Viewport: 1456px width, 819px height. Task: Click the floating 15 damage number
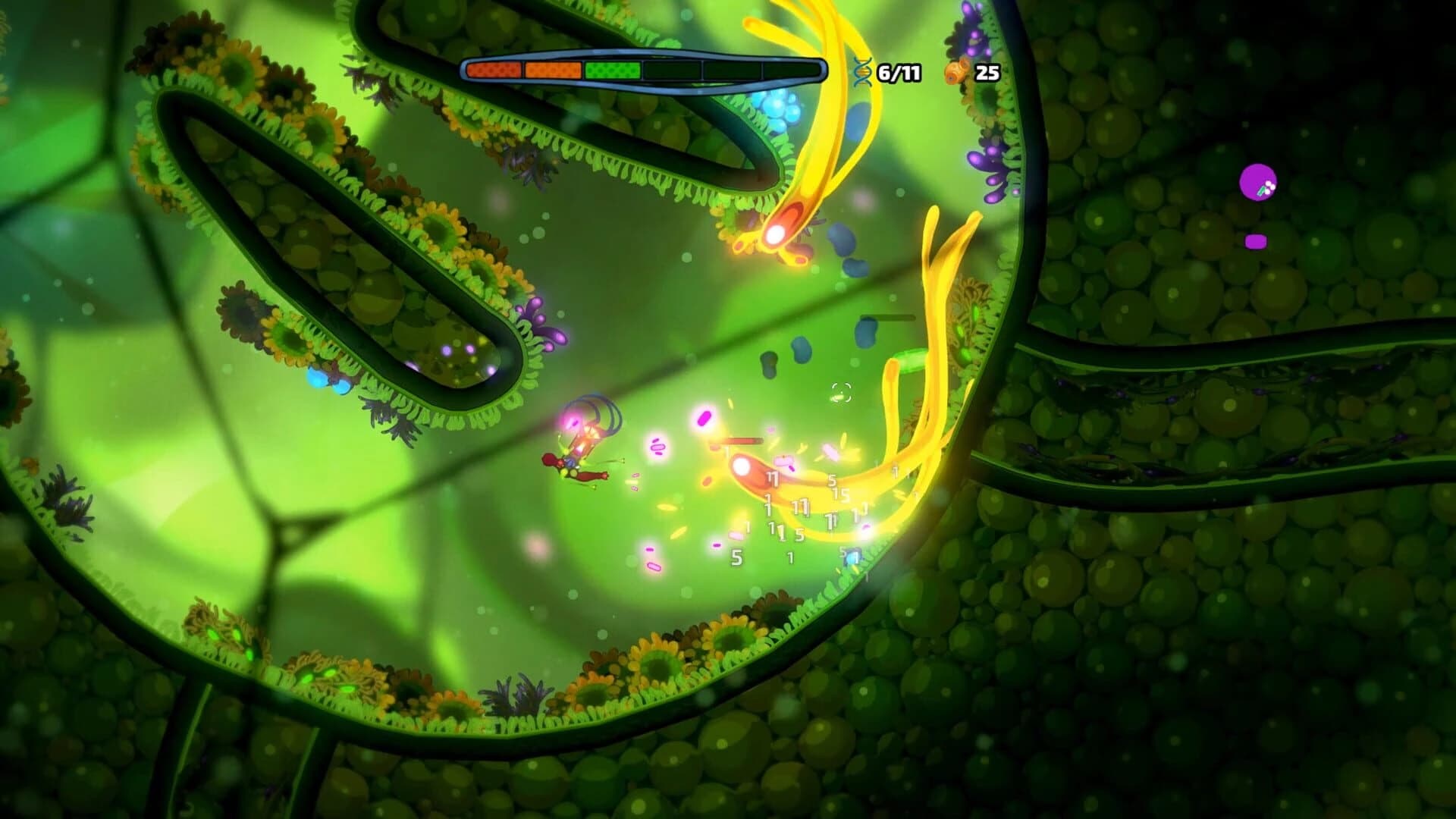coord(840,494)
